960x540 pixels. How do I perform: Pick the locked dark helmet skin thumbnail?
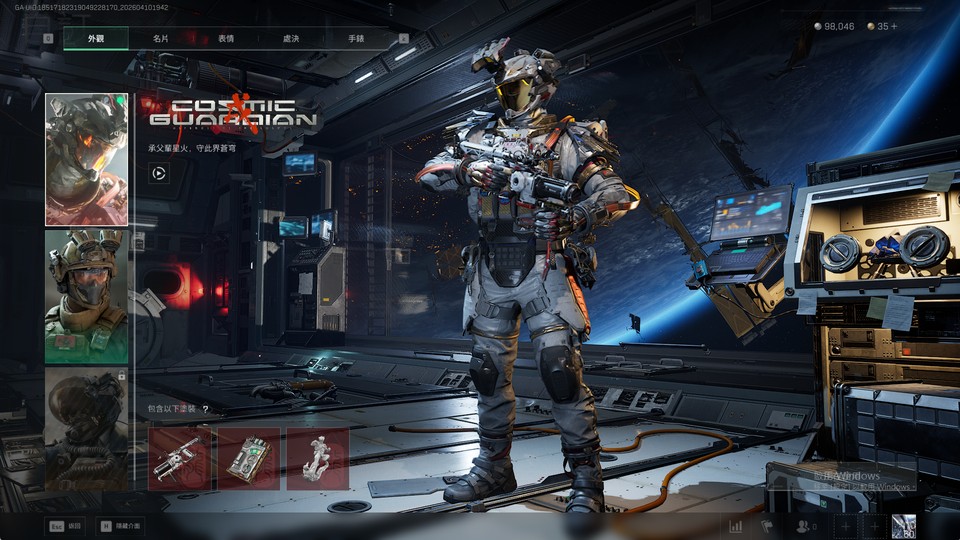pyautogui.click(x=86, y=428)
